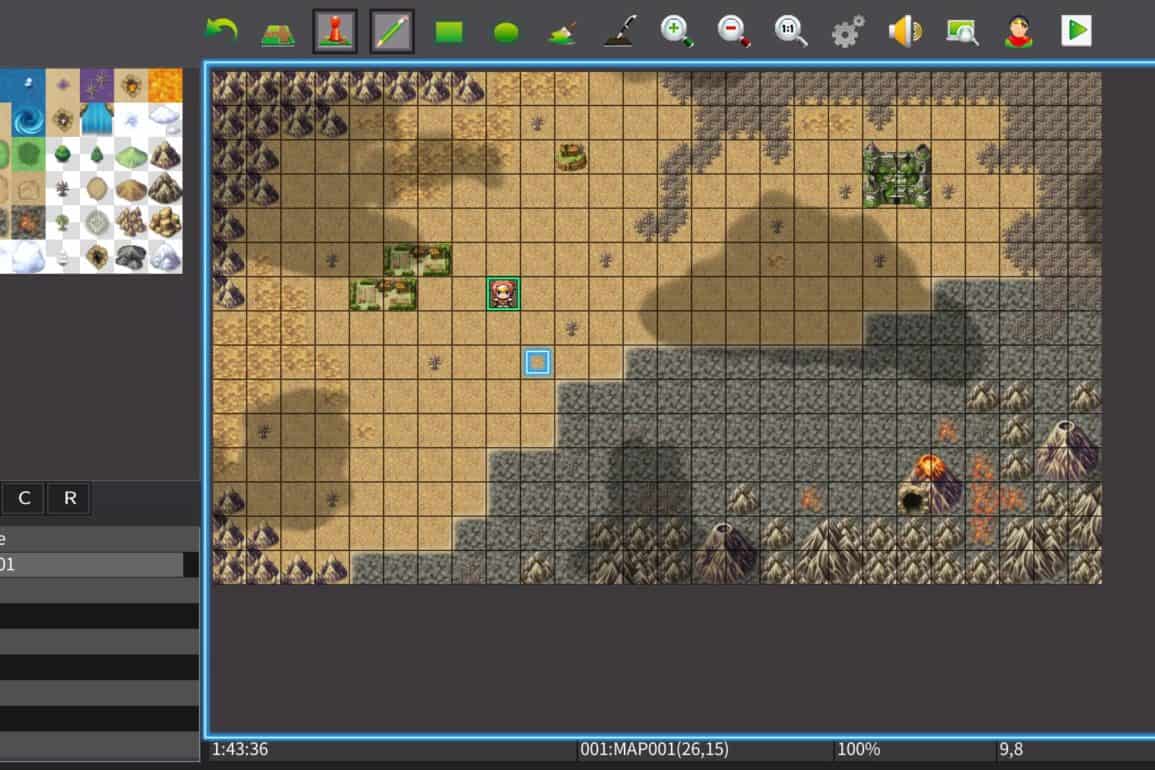Switch to event editing mode
Screen dimensions: 1155x770
pos(335,32)
